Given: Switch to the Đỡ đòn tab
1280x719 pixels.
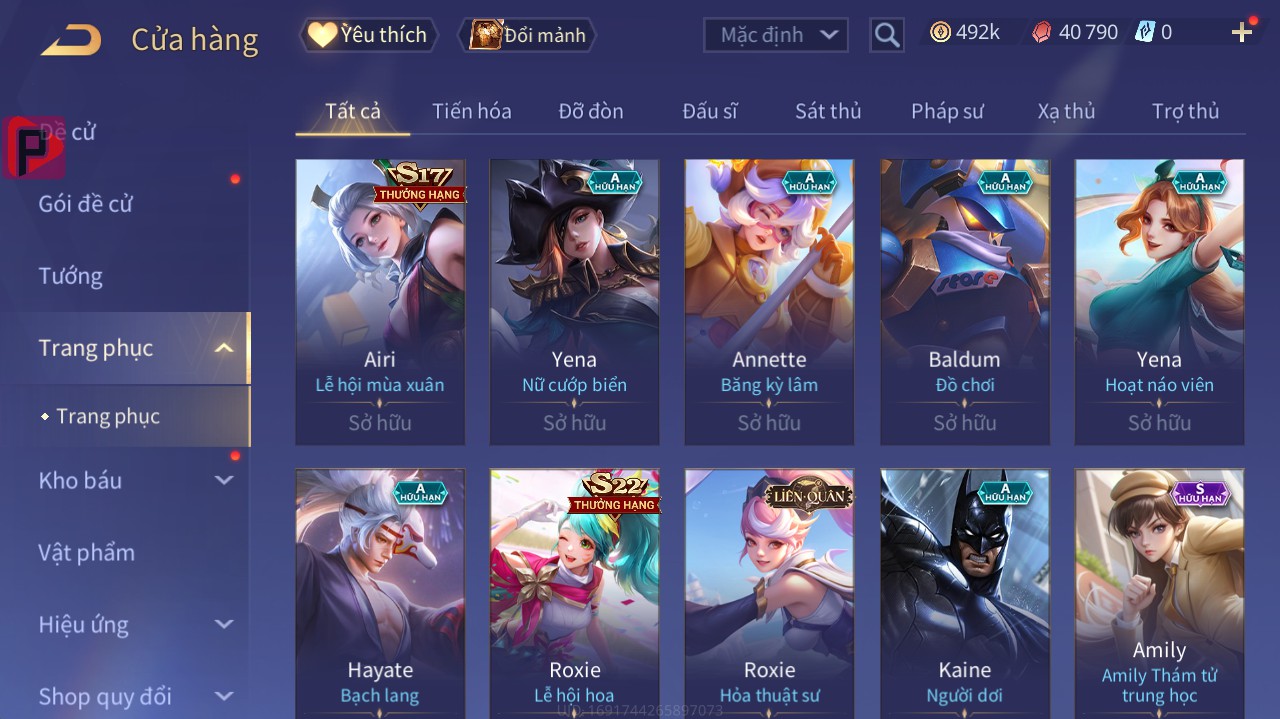Looking at the screenshot, I should pos(591,111).
